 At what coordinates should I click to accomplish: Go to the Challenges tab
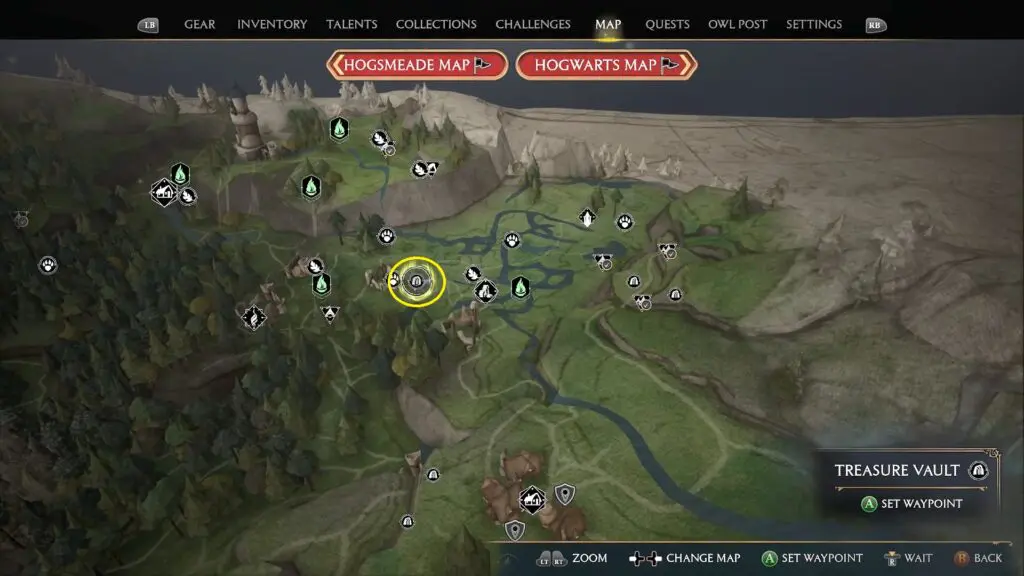[533, 24]
